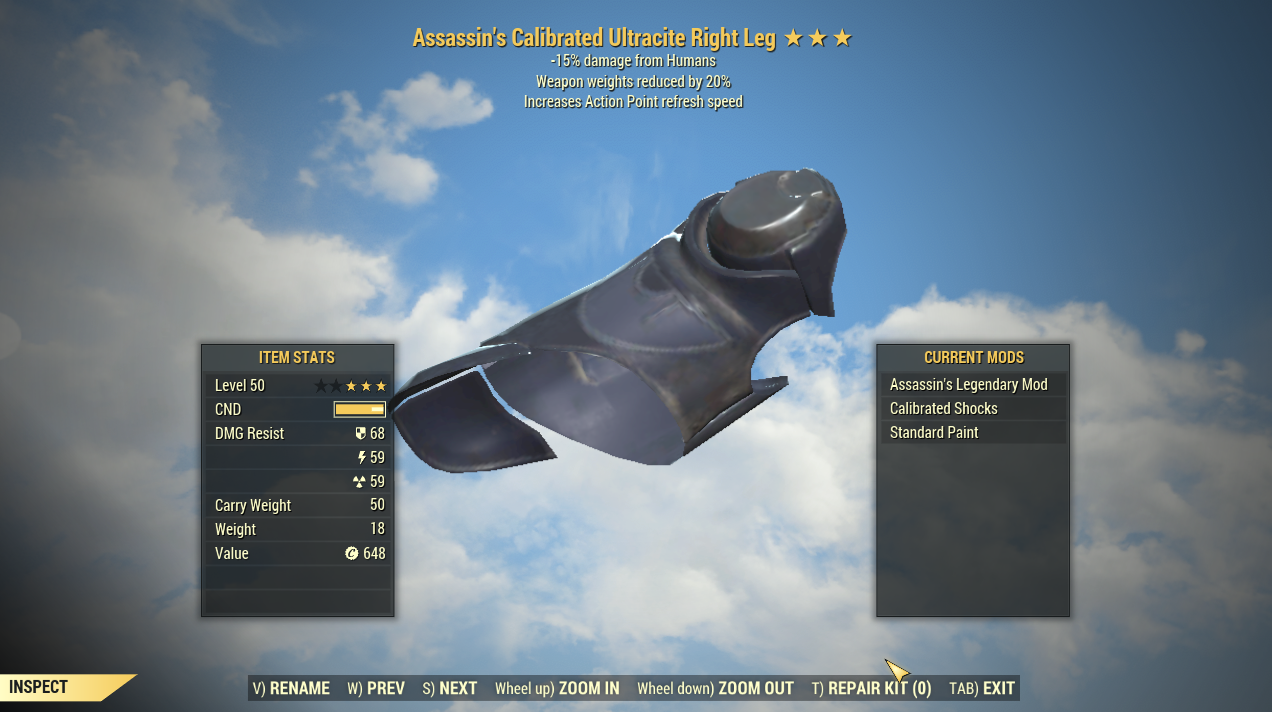Show the Next item
This screenshot has height=712, width=1272.
tap(450, 688)
